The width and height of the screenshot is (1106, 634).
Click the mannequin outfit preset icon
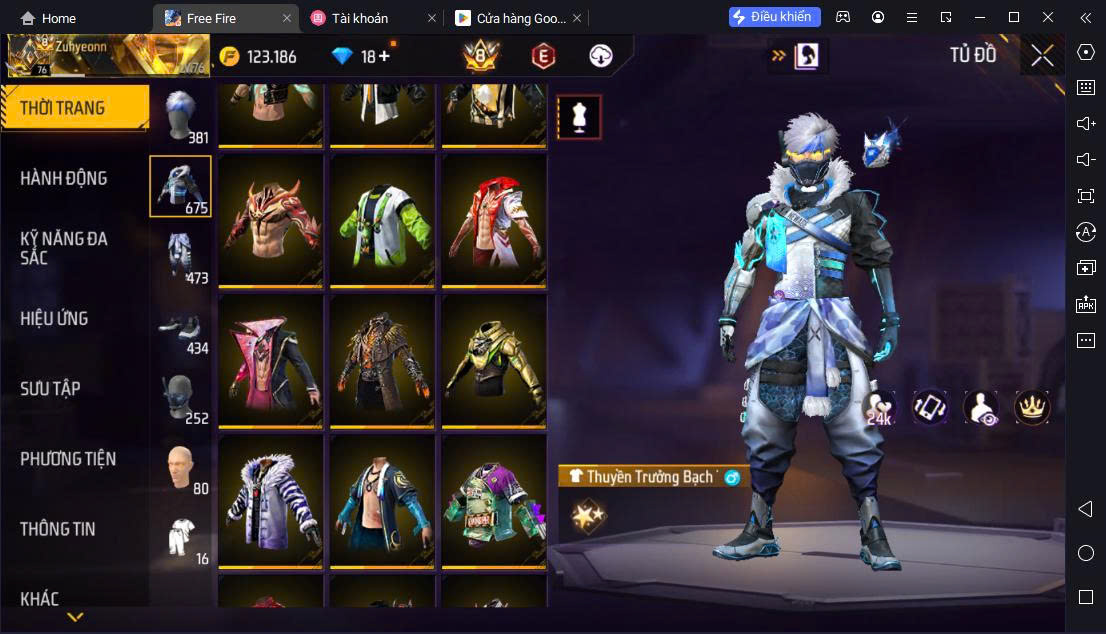pyautogui.click(x=578, y=117)
